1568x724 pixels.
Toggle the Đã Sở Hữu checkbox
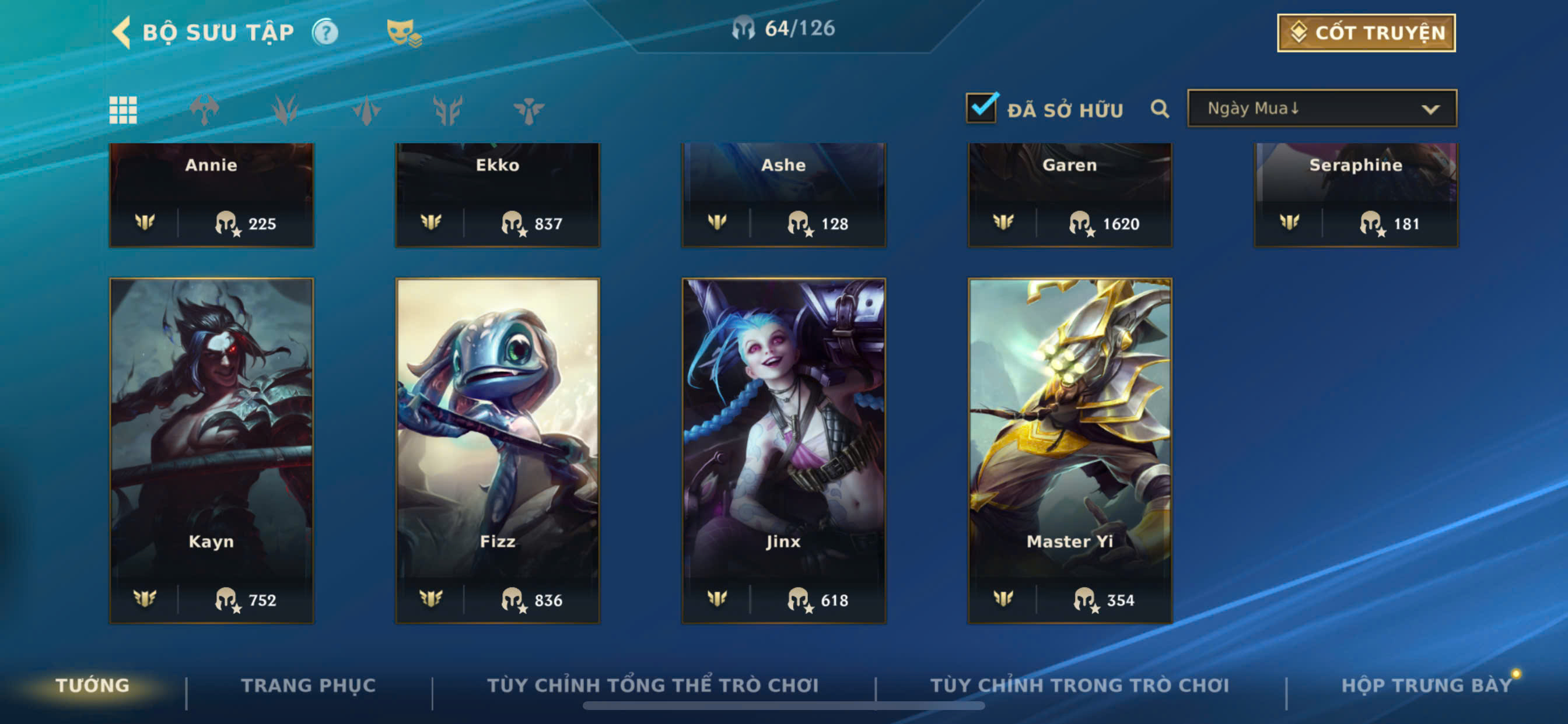click(981, 109)
